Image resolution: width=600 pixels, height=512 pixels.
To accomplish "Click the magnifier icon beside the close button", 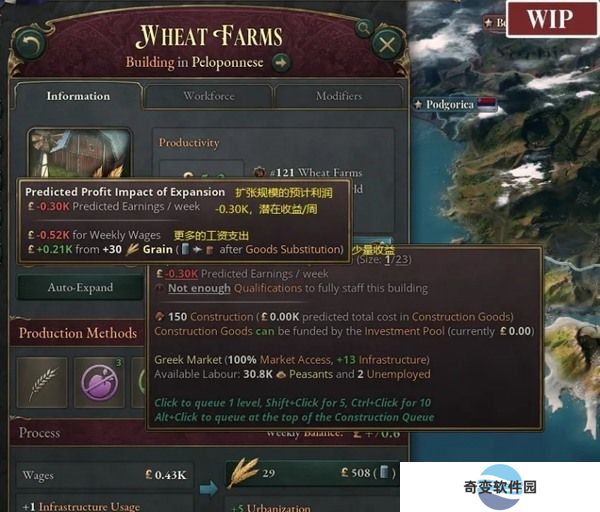I will click(x=363, y=29).
